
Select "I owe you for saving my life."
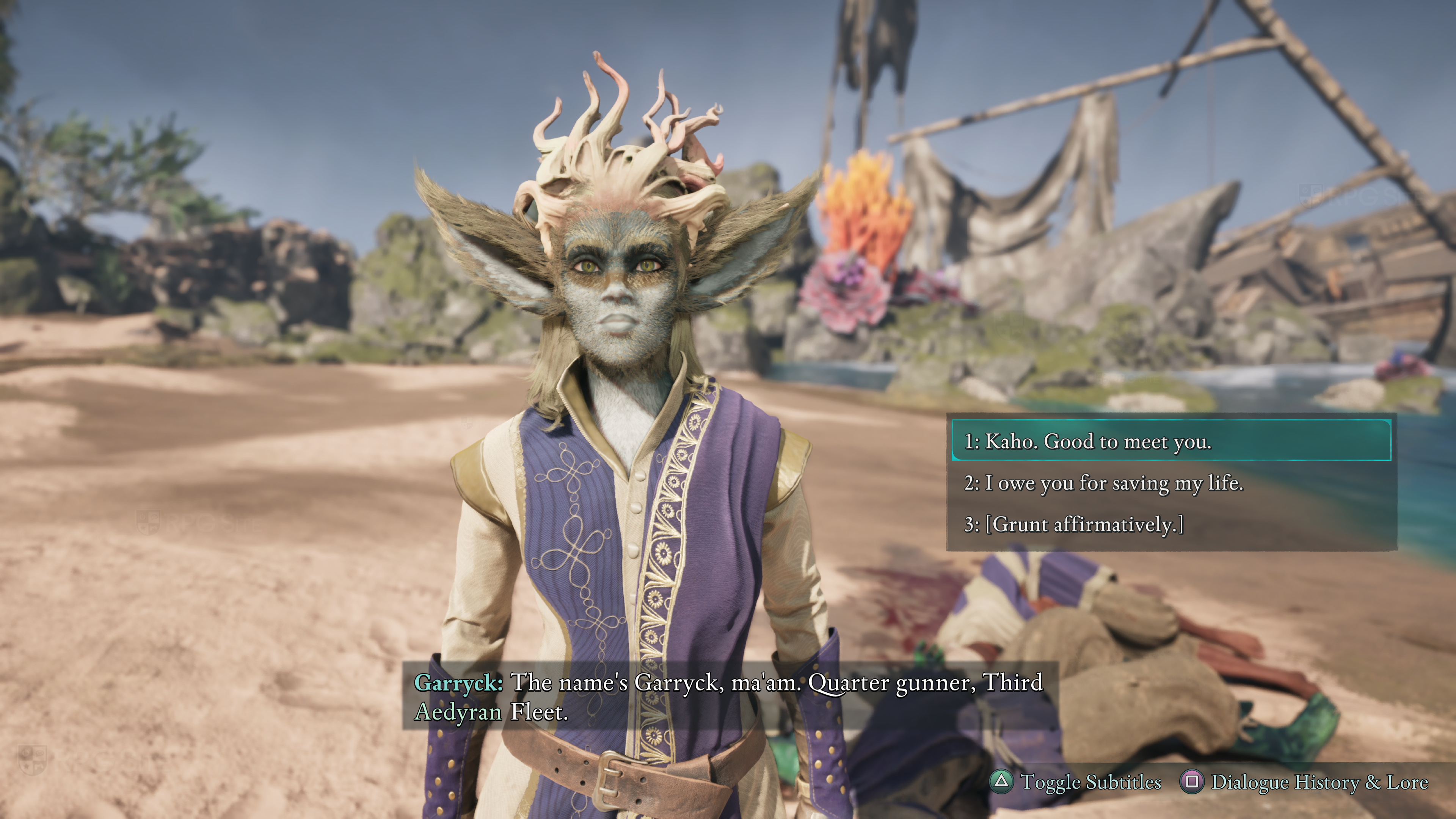pos(1103,483)
